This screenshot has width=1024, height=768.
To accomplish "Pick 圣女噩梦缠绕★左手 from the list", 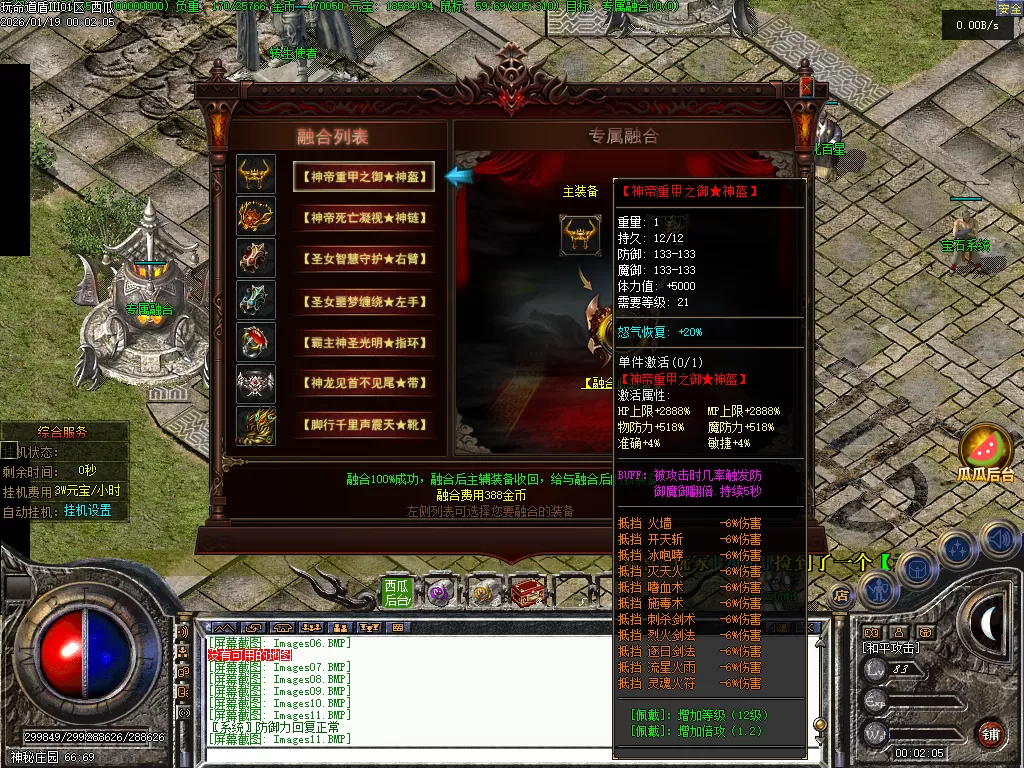I will 364,300.
